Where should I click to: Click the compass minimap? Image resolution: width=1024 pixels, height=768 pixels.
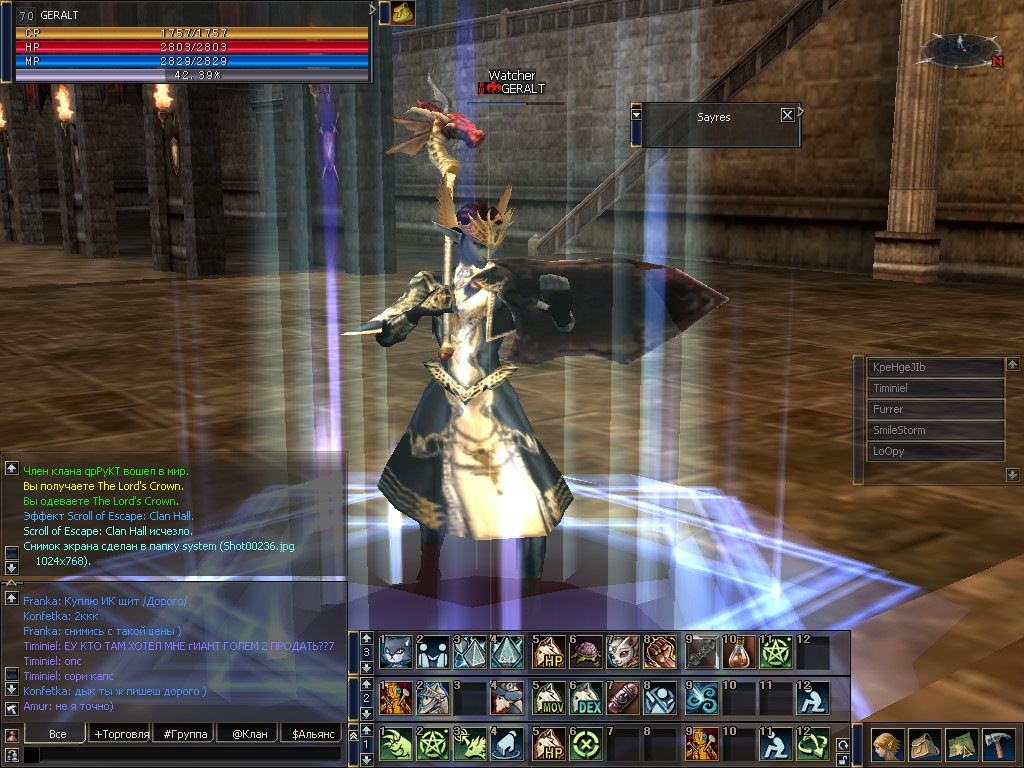(x=962, y=48)
